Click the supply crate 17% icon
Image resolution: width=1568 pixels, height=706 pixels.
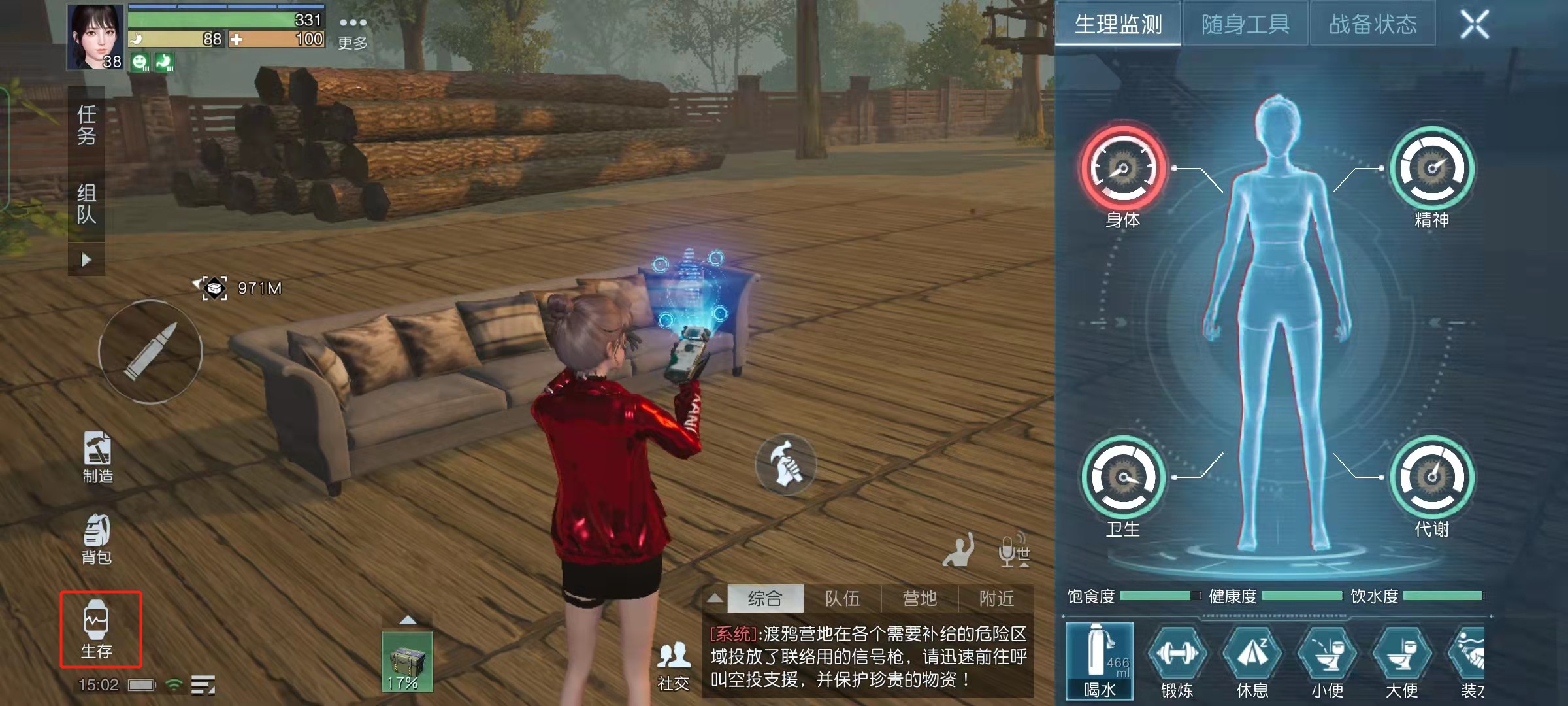(x=406, y=662)
